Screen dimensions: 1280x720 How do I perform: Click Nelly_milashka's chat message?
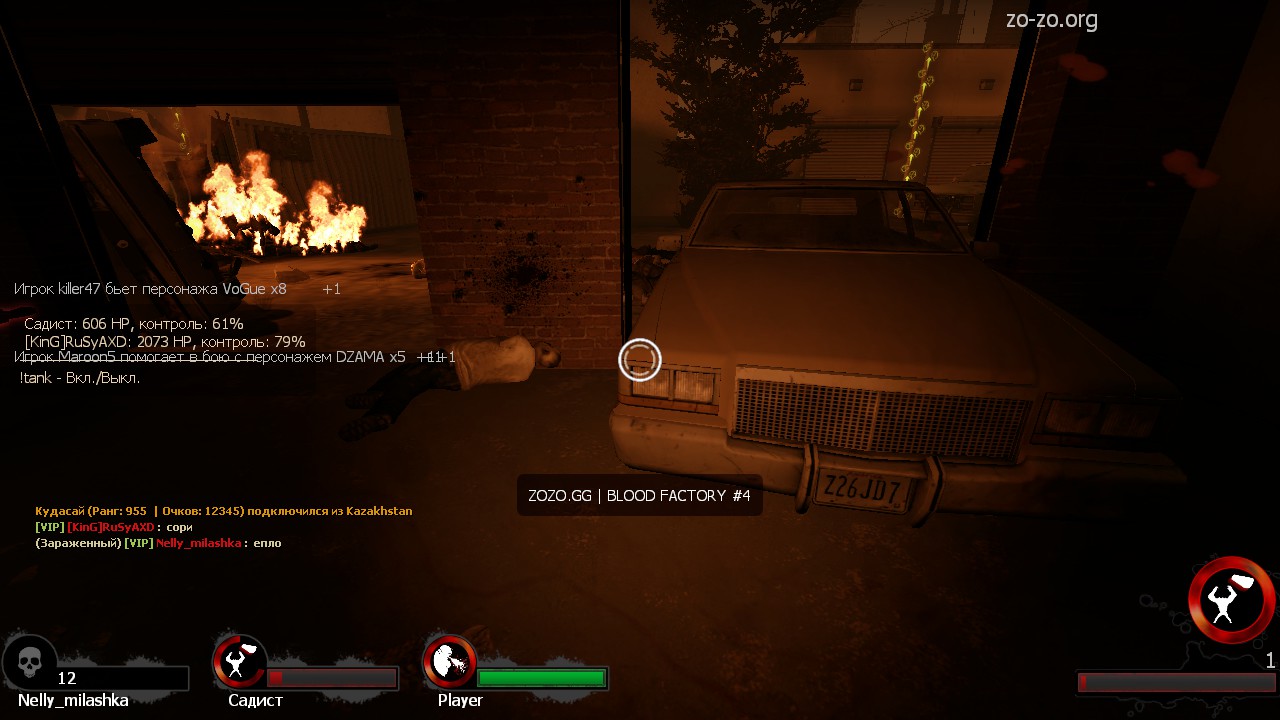tap(158, 543)
